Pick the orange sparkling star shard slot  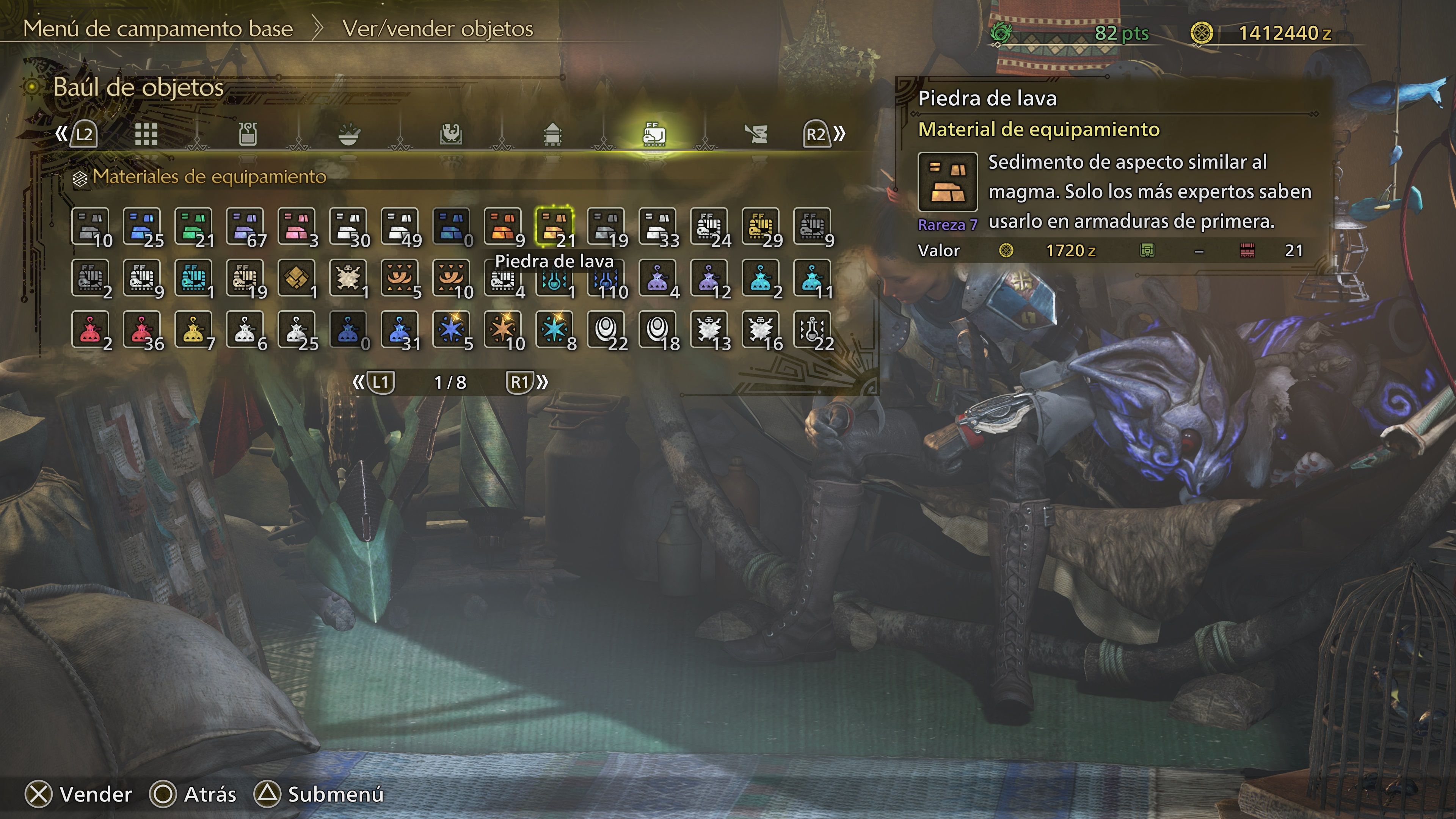[x=503, y=329]
